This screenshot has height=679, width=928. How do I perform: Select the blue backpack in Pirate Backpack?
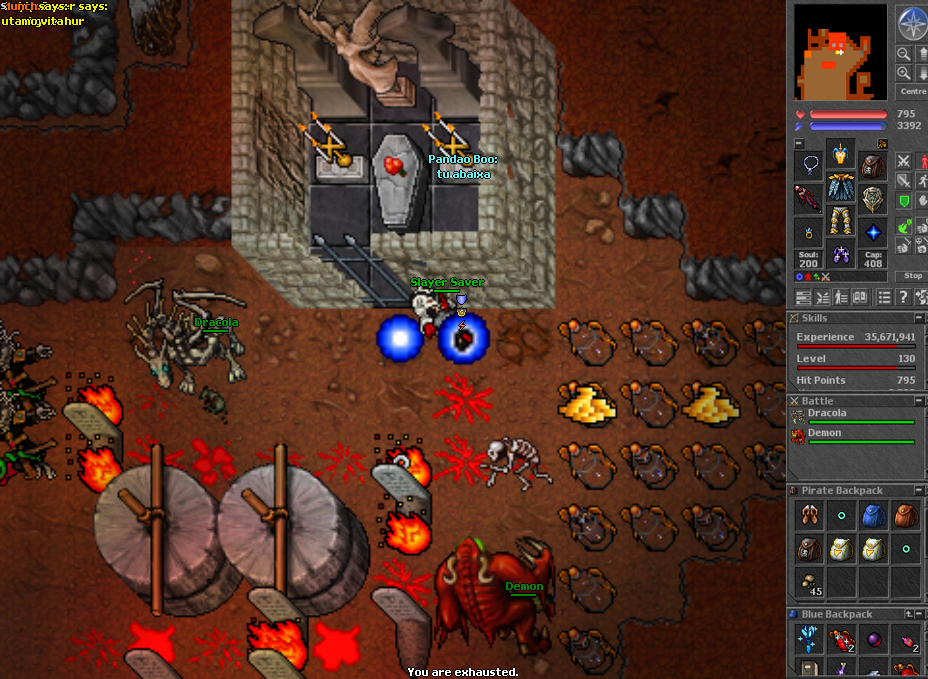pos(873,516)
